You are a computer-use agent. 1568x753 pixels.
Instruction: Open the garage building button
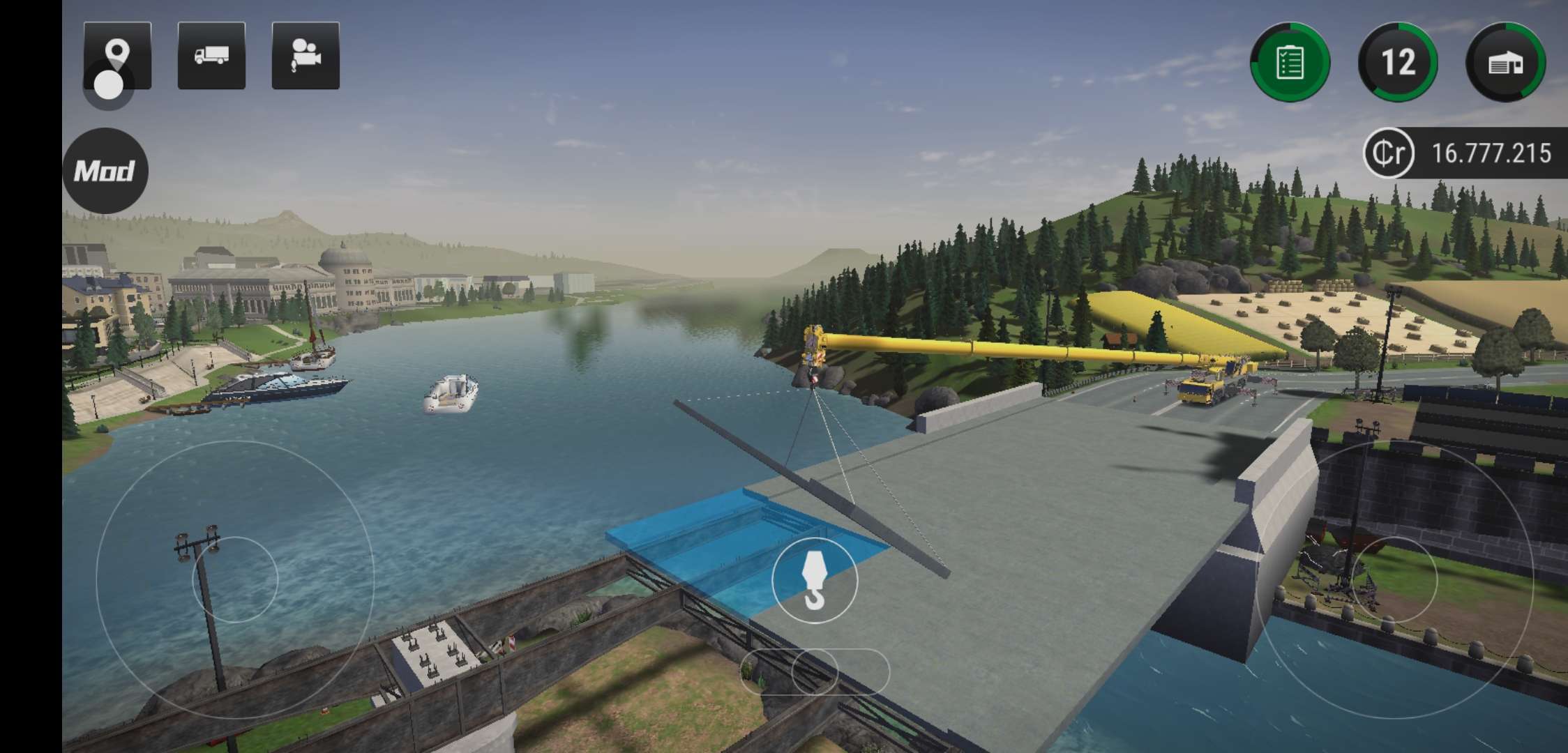click(1506, 62)
